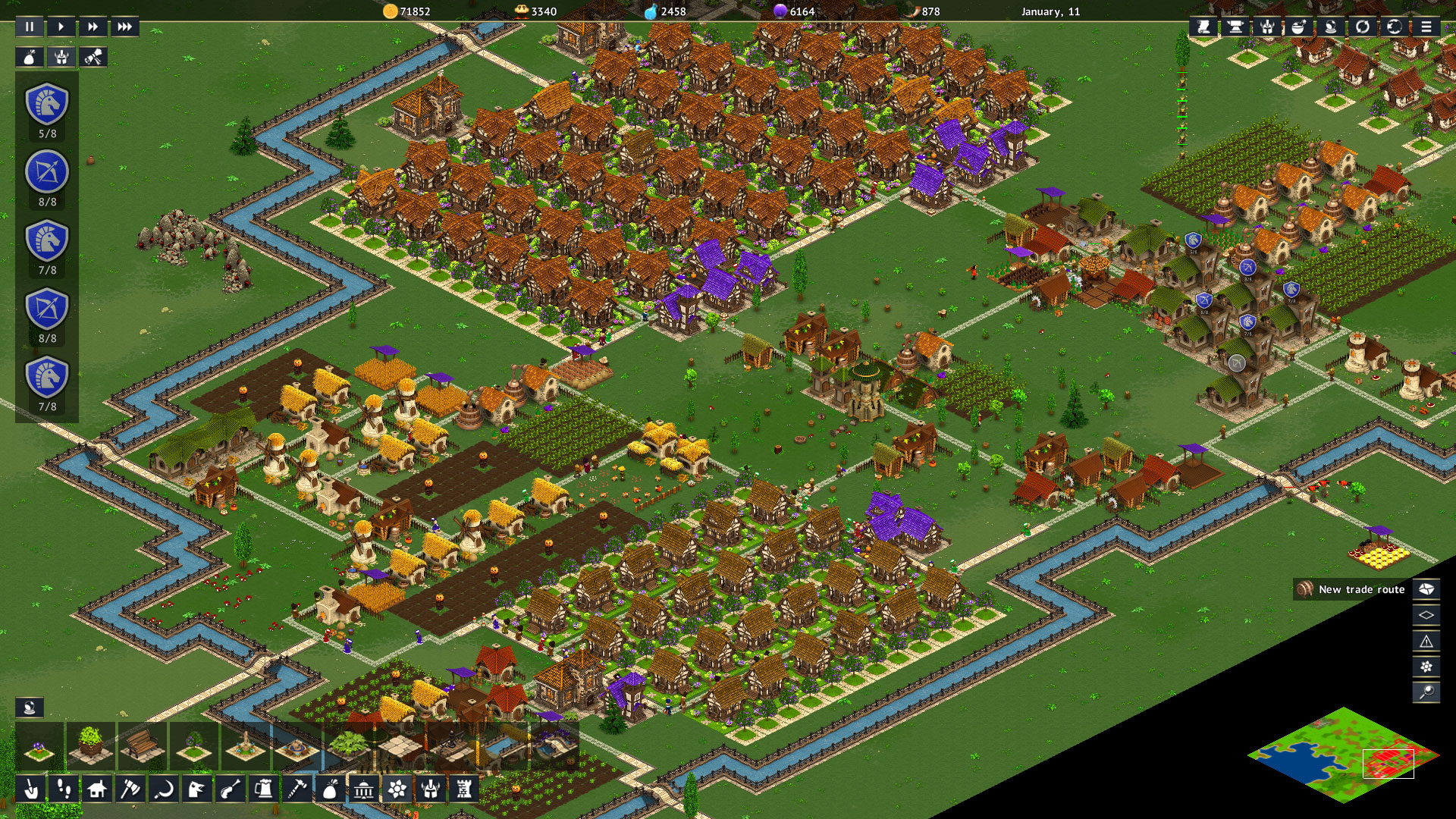
Task: Activate the magnifying glass zoom button
Action: click(x=1426, y=692)
